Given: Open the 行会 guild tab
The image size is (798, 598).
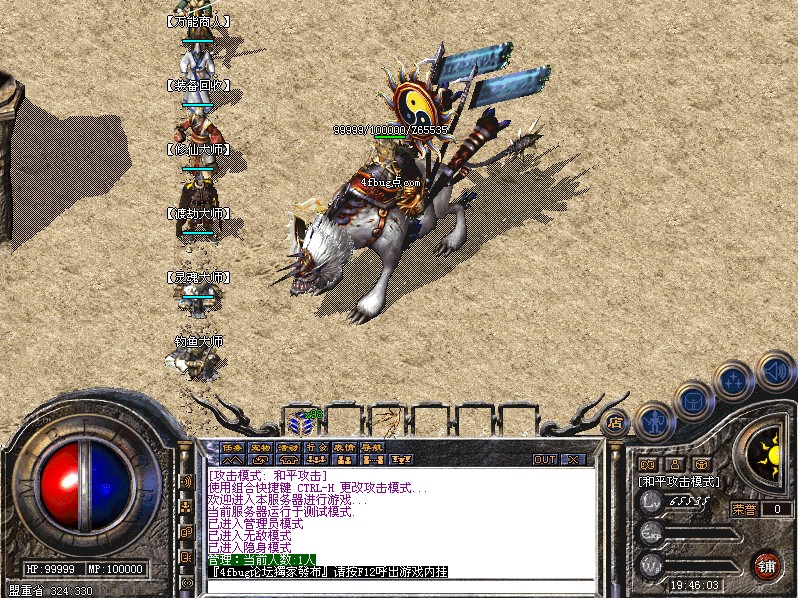Looking at the screenshot, I should click(x=317, y=448).
